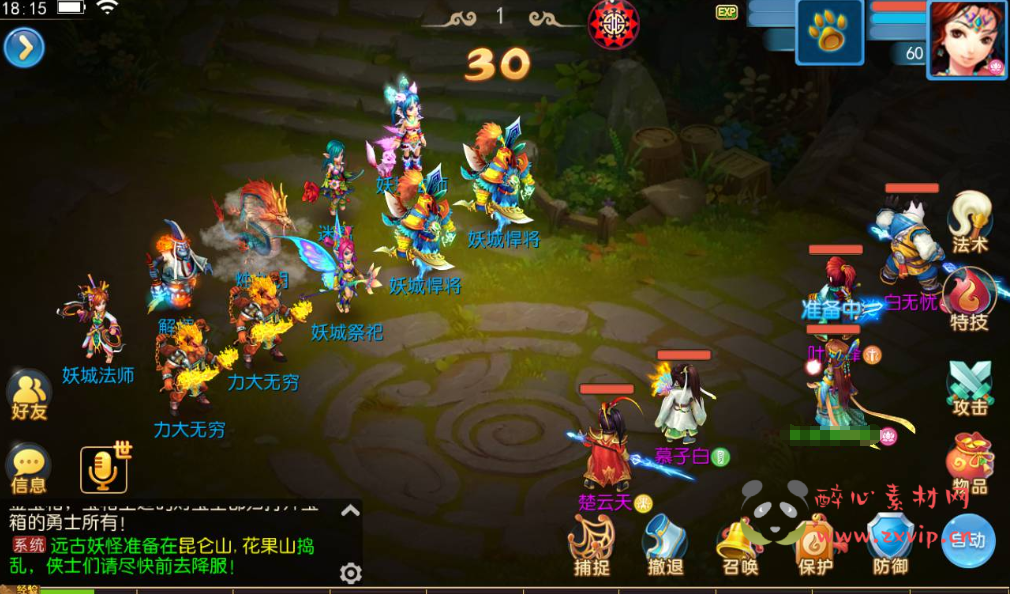Open the 信息 messages panel
This screenshot has height=594, width=1010.
click(x=29, y=469)
